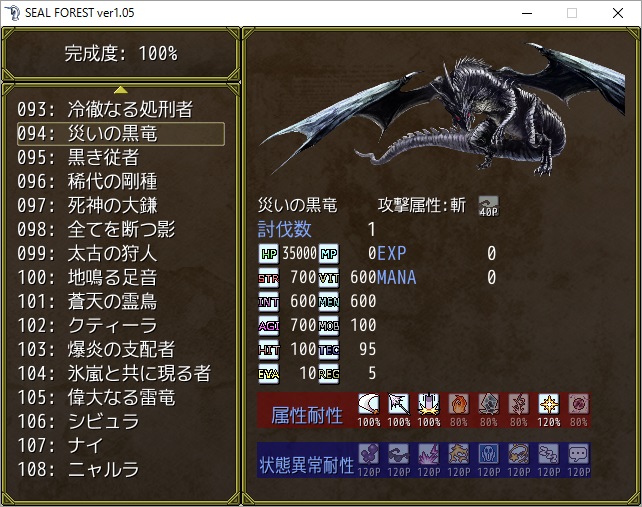Close the SEAL FOREST window
Image resolution: width=642 pixels, height=507 pixels.
(x=618, y=13)
